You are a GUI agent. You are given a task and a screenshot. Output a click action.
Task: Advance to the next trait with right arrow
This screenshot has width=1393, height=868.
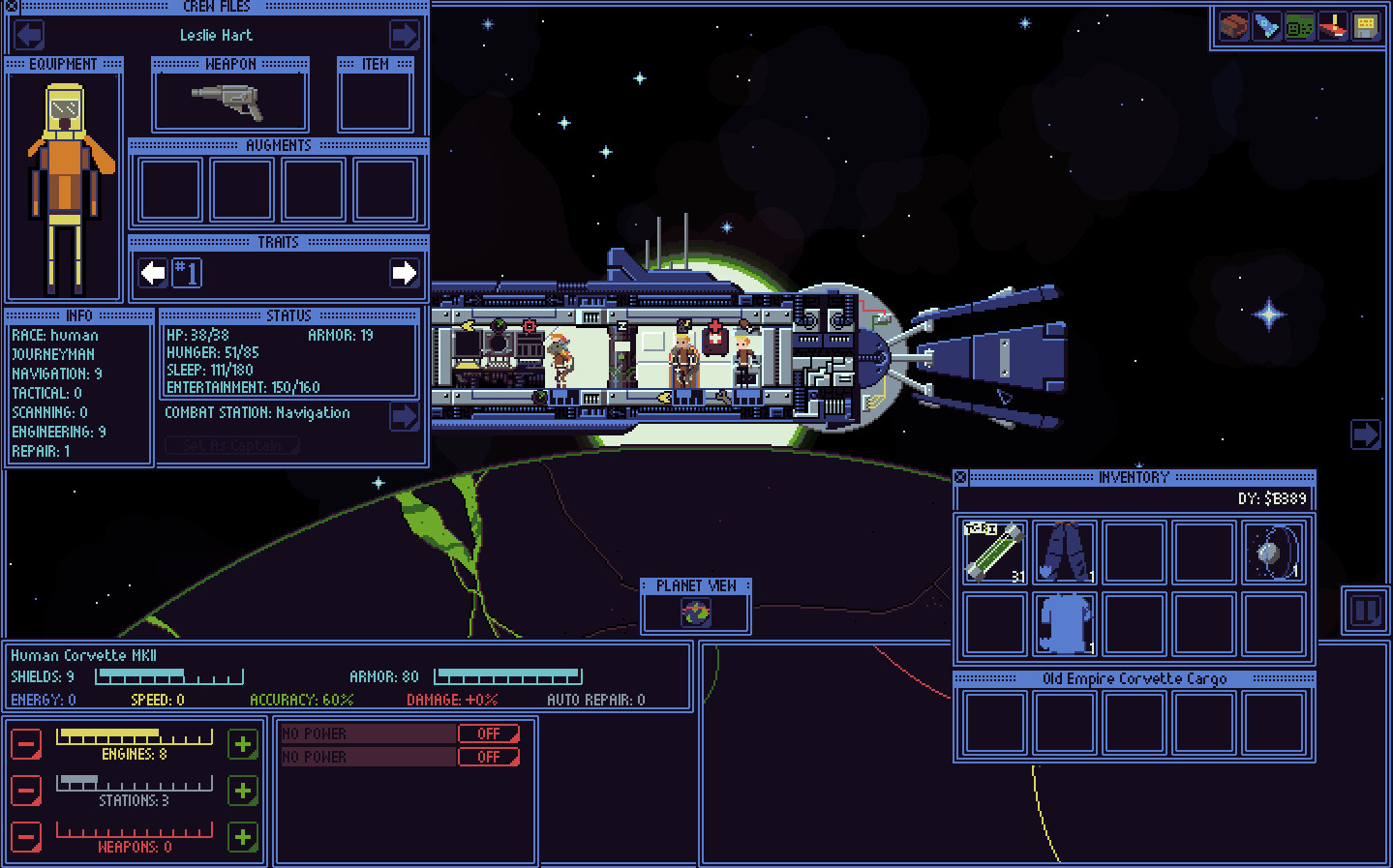404,274
